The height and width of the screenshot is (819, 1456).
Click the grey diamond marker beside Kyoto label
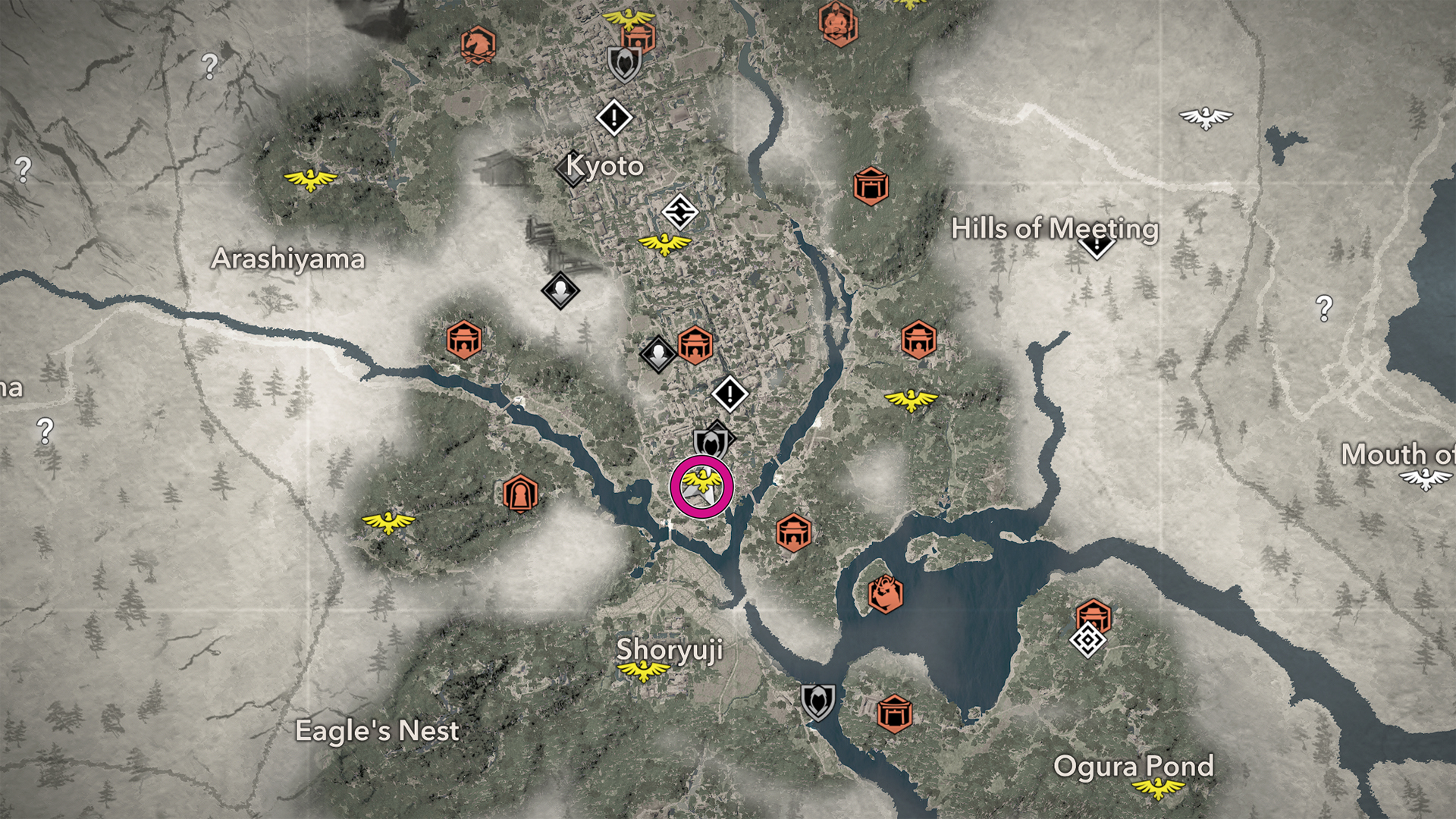pyautogui.click(x=571, y=170)
